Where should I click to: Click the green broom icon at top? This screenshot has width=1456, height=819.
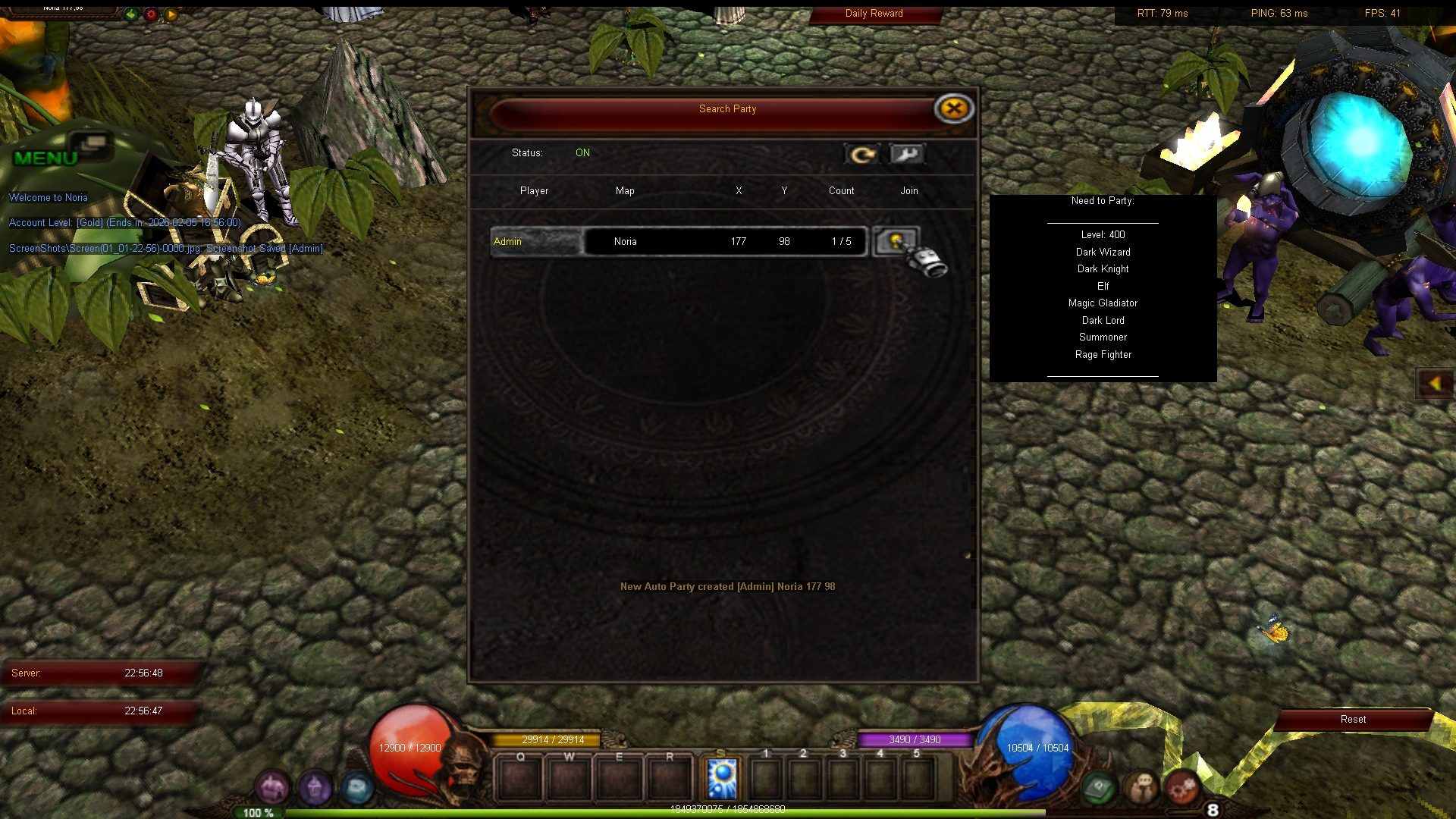131,14
